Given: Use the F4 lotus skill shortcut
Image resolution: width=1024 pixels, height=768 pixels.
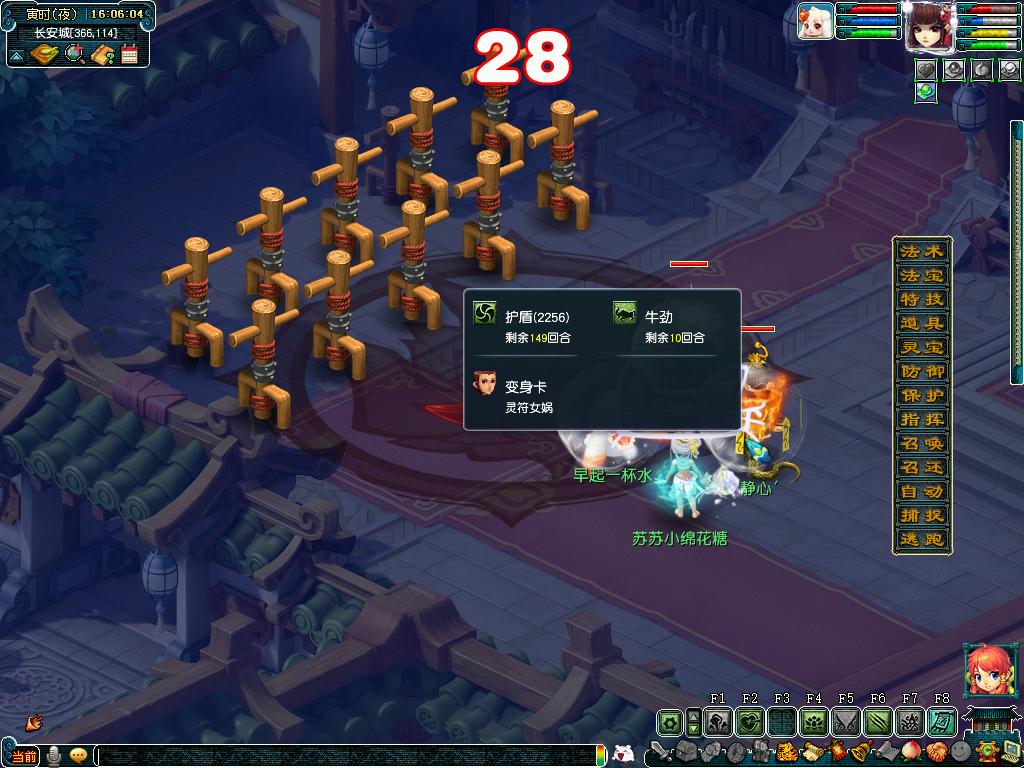Looking at the screenshot, I should 814,722.
